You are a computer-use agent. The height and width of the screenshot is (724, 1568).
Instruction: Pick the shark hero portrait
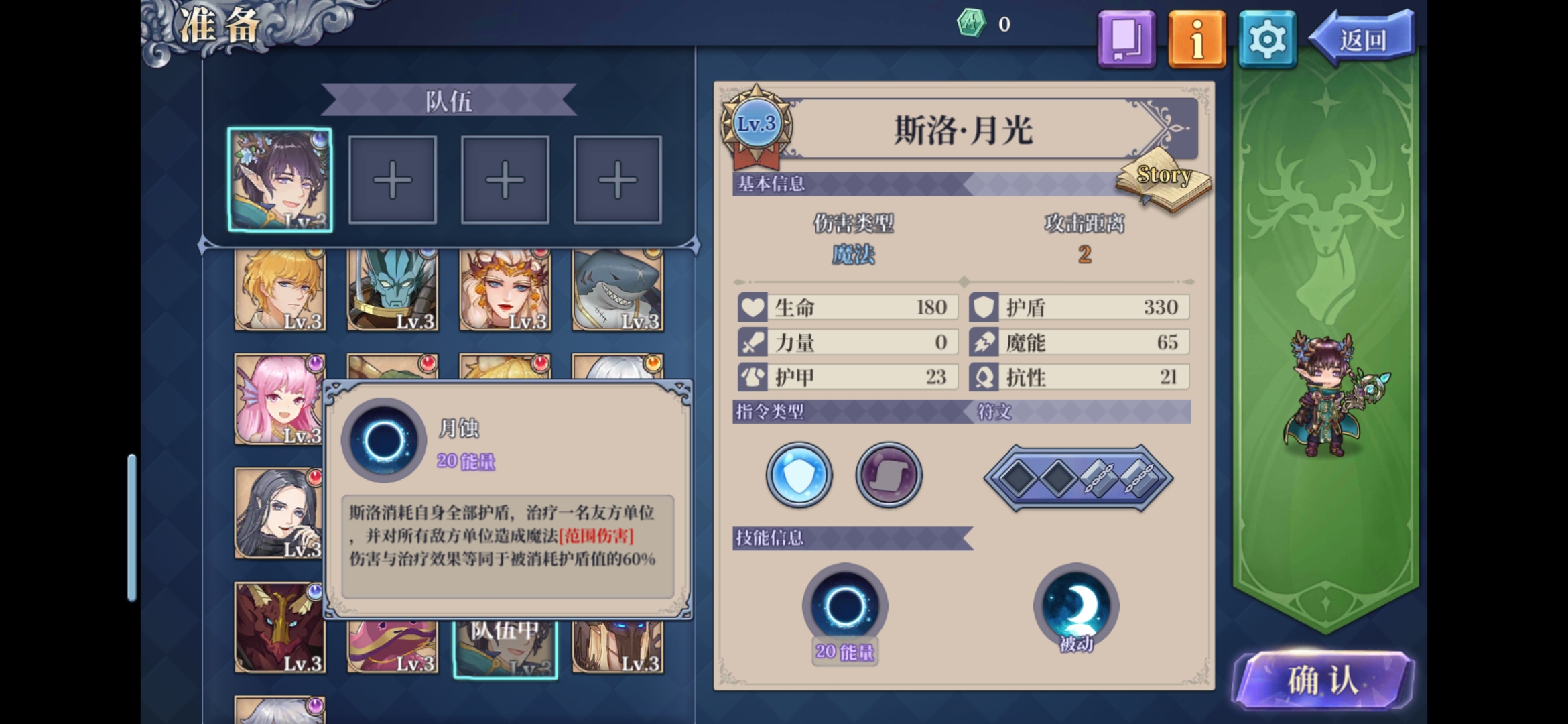tap(618, 291)
